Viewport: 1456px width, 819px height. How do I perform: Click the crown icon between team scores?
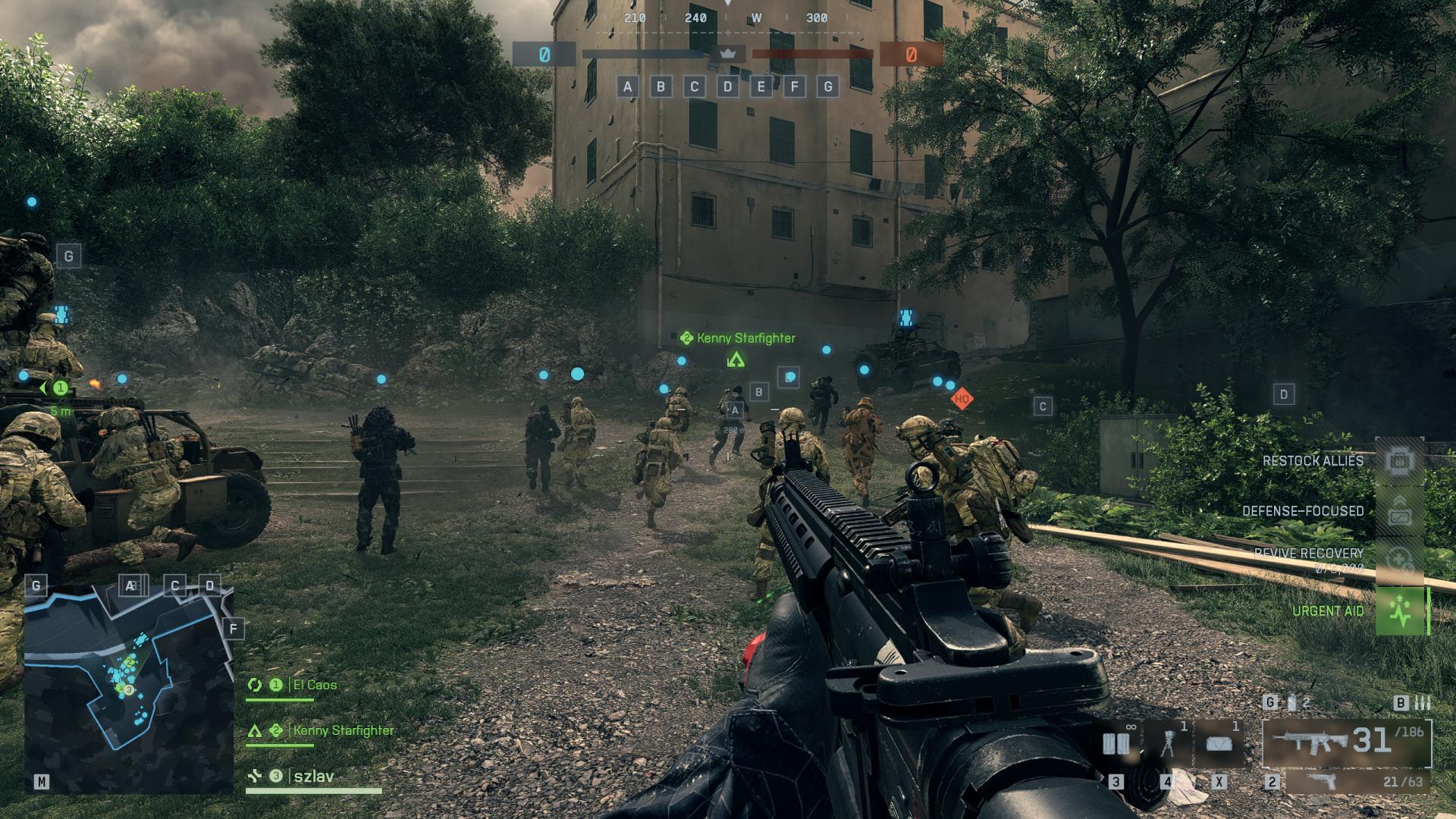(728, 55)
